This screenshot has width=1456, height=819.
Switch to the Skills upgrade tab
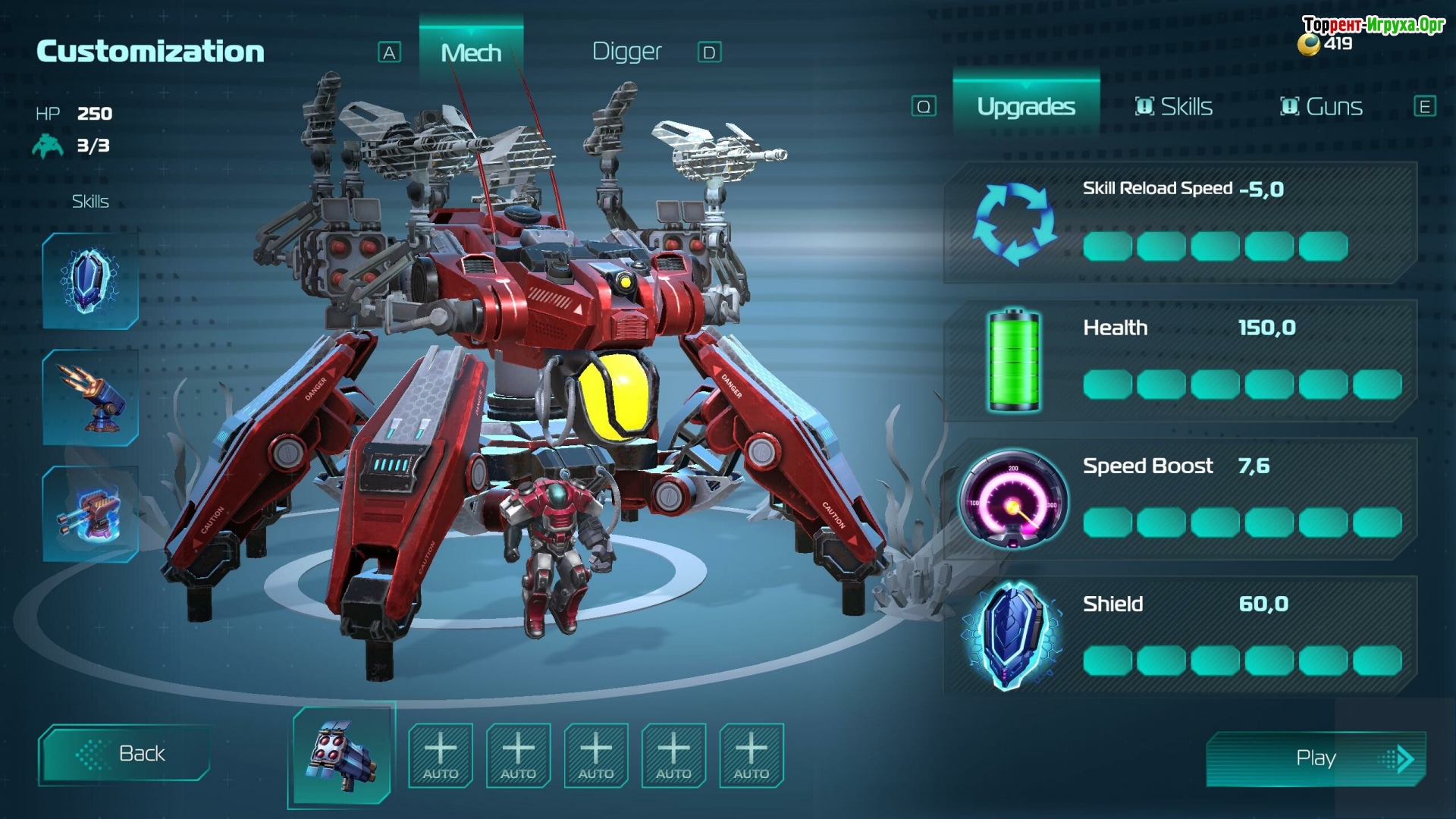click(1173, 107)
